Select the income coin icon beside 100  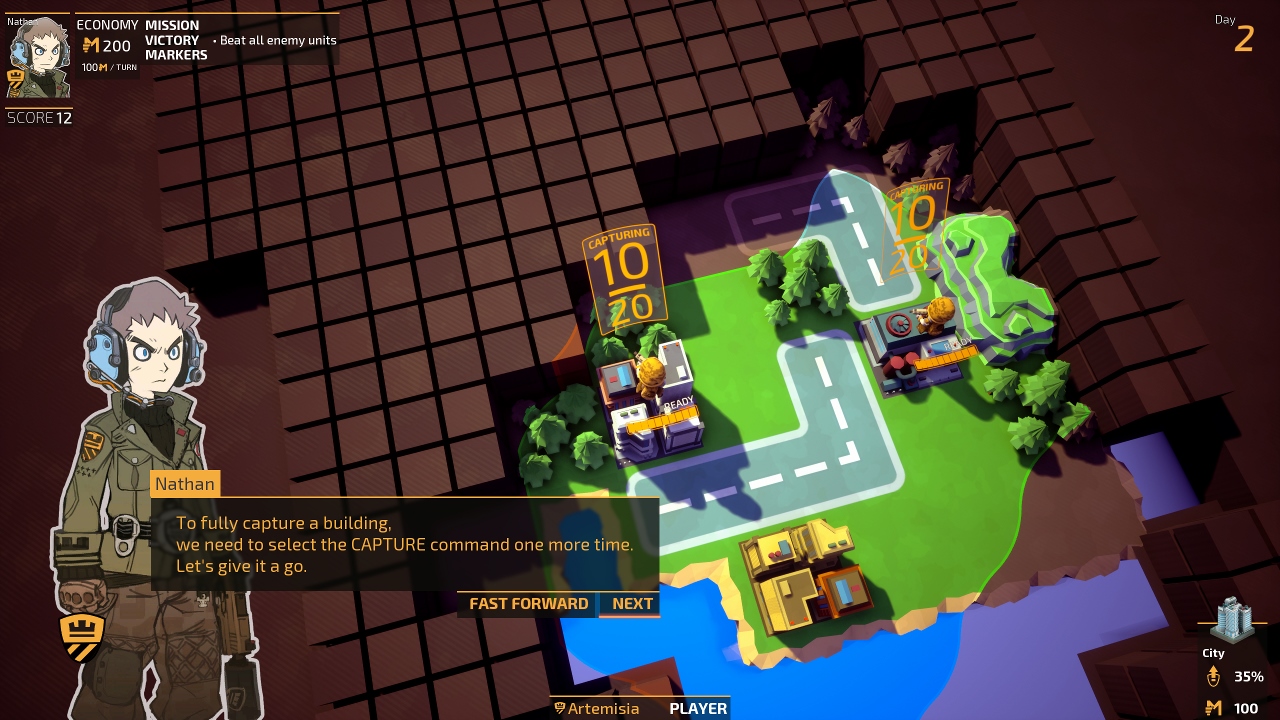1212,706
